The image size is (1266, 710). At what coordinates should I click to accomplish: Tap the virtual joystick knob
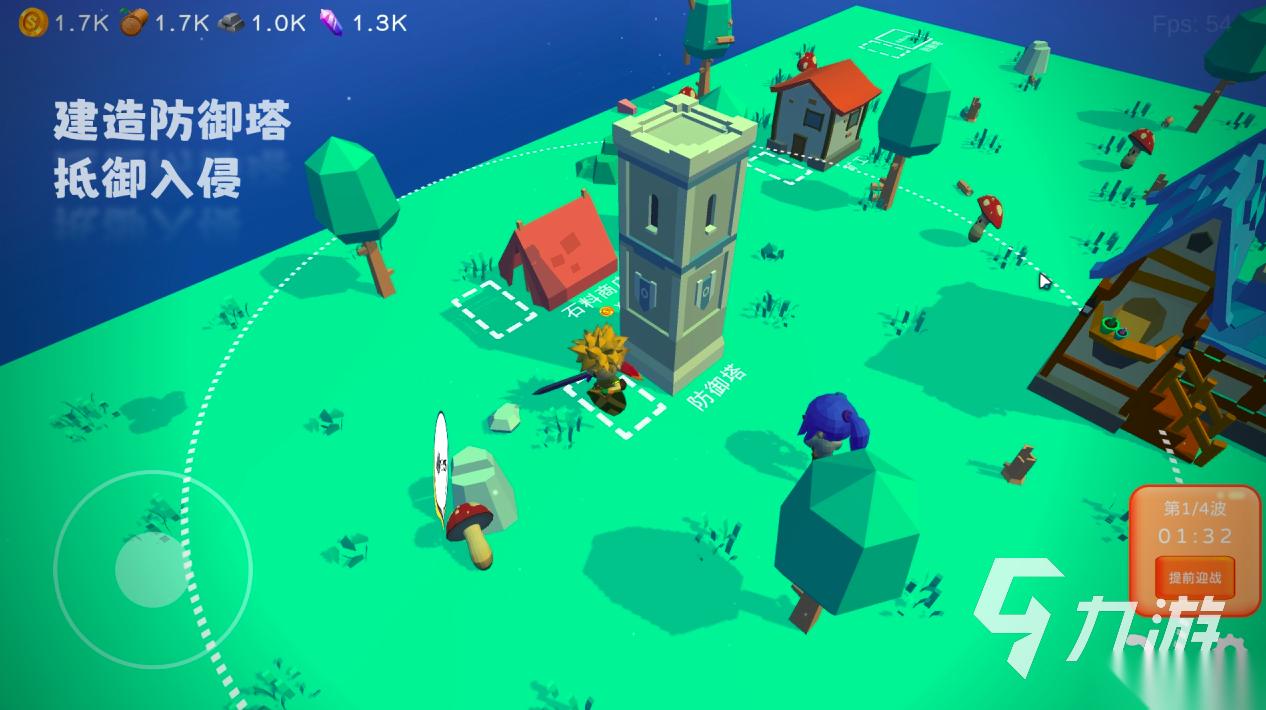(x=151, y=569)
